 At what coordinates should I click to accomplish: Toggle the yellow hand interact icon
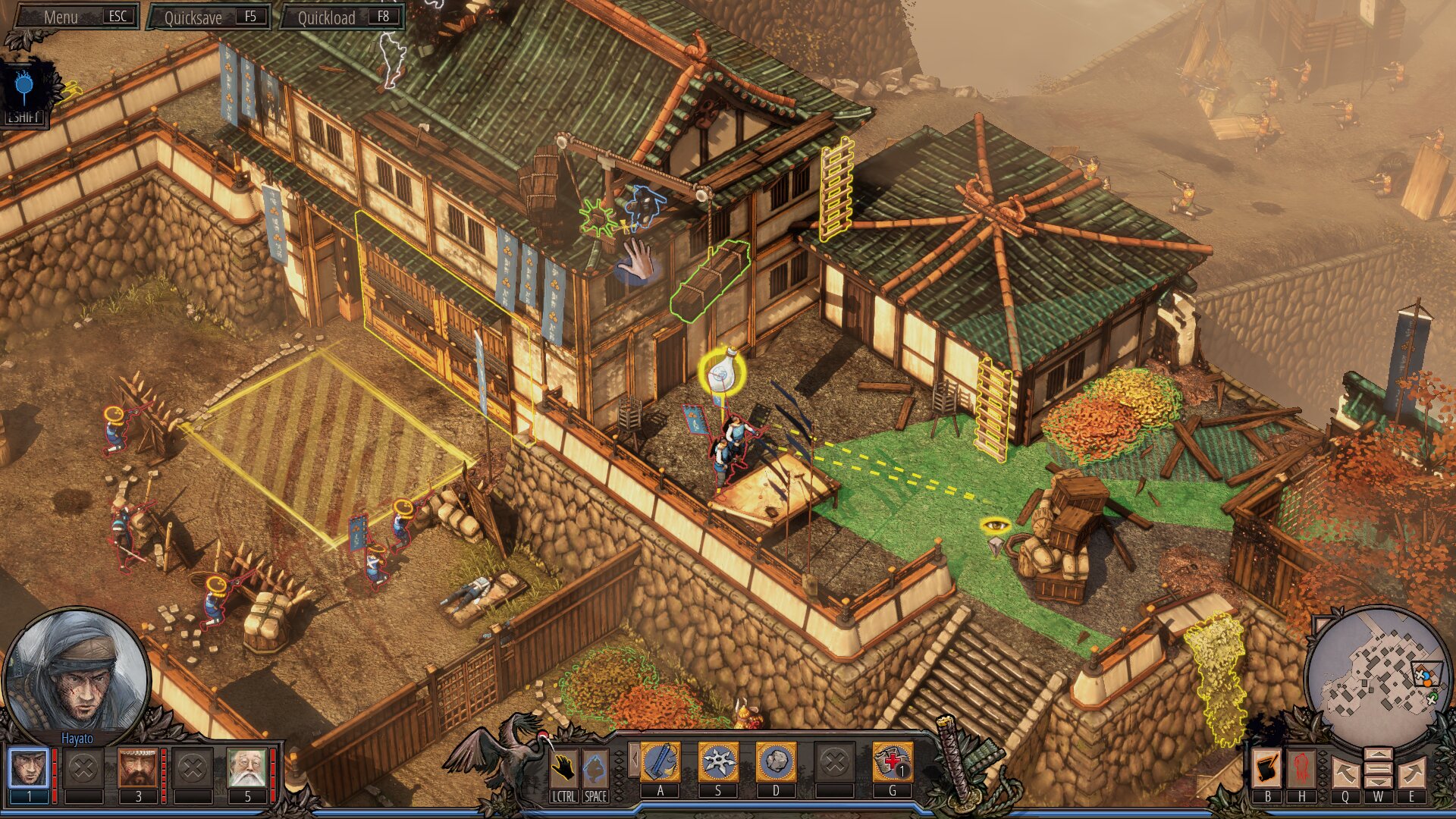pyautogui.click(x=563, y=768)
